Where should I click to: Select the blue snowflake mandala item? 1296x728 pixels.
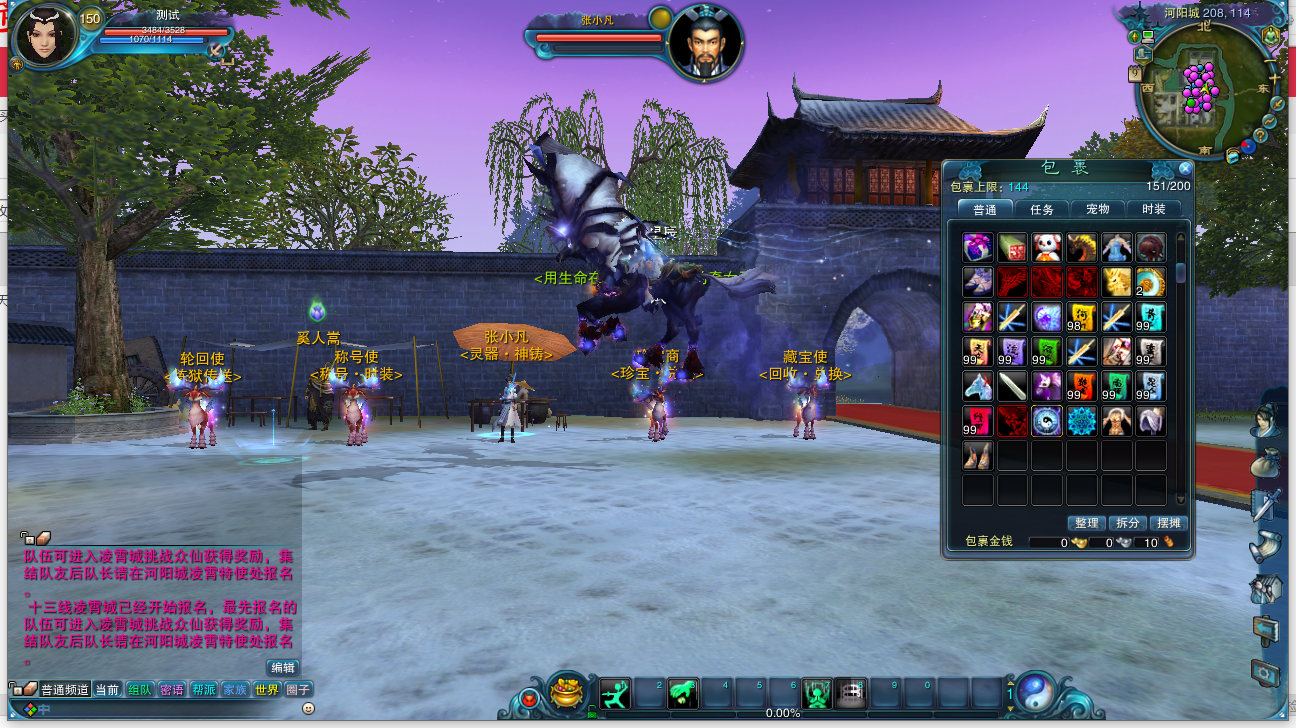tap(1081, 421)
